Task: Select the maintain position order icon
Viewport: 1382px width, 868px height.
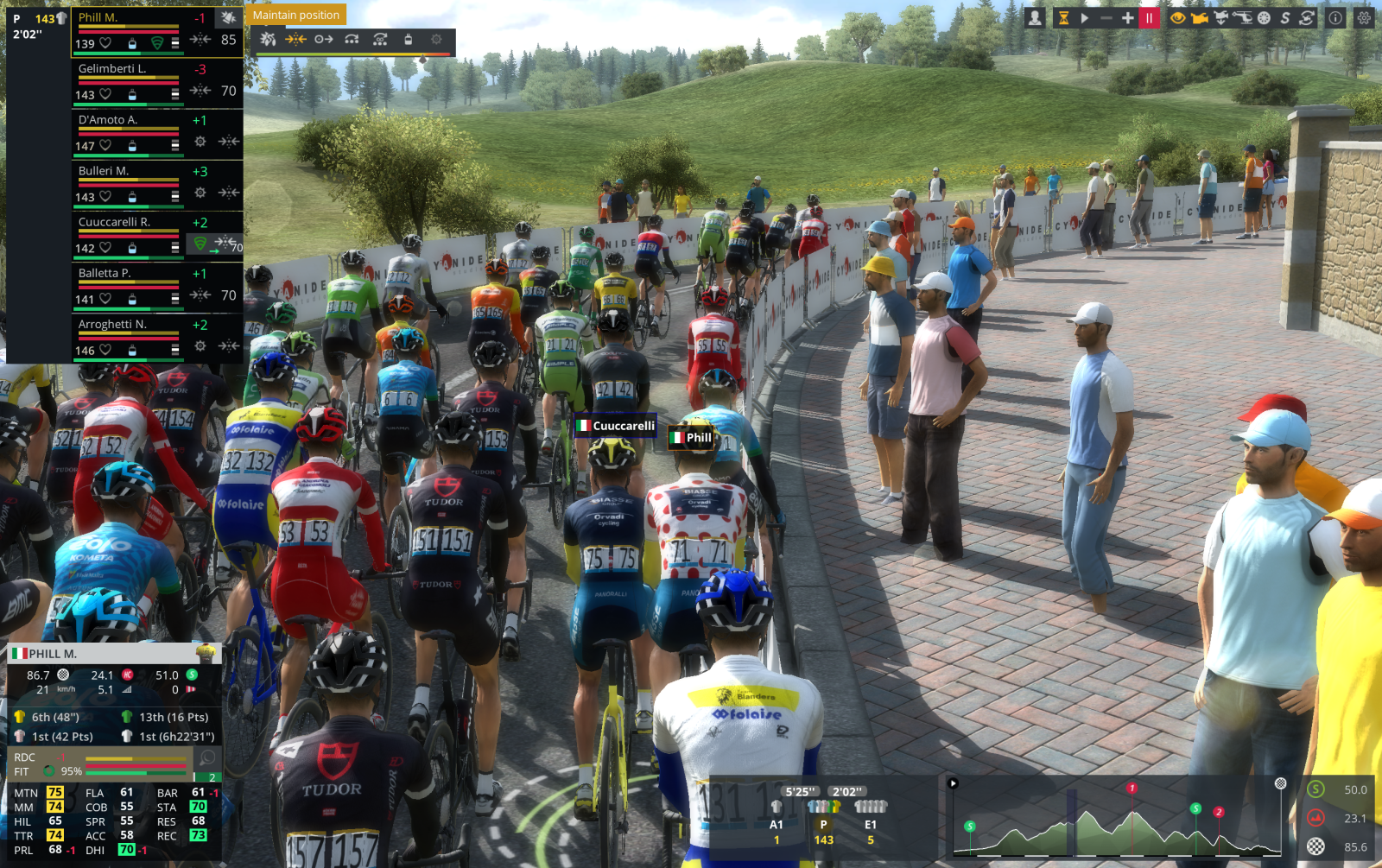Action: pyautogui.click(x=295, y=39)
